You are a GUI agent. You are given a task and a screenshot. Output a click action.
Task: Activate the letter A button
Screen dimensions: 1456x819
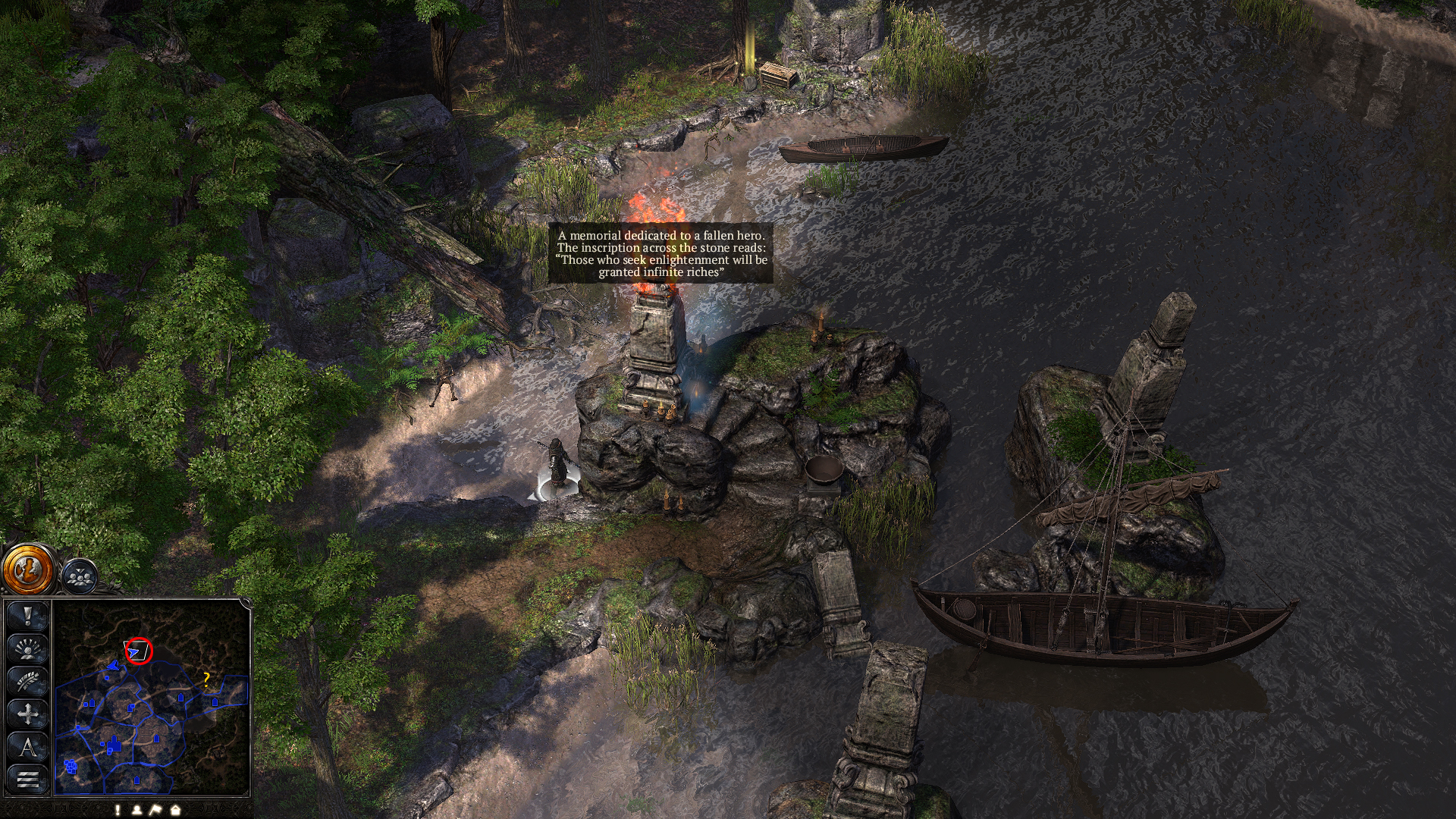click(28, 747)
